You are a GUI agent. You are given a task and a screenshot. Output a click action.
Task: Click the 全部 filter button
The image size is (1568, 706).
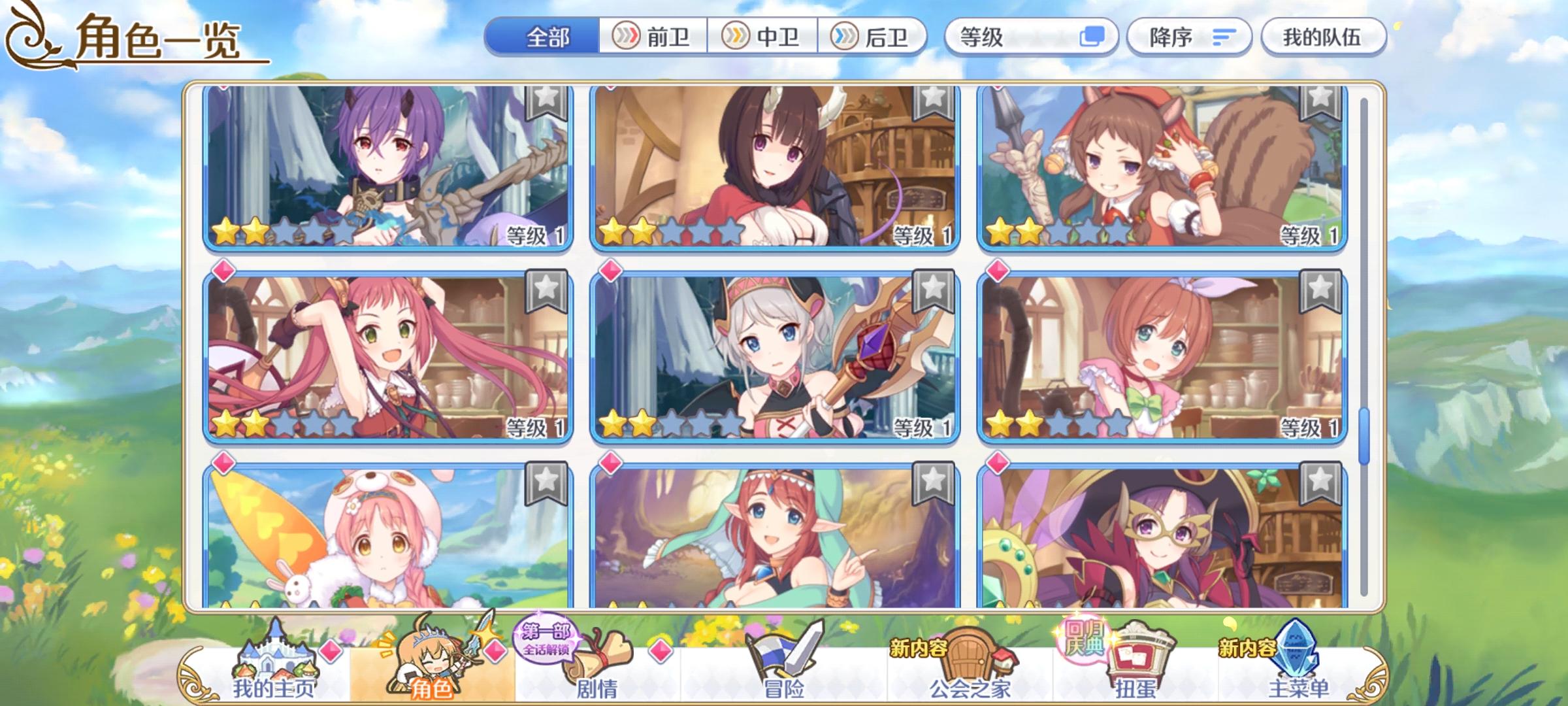point(547,38)
